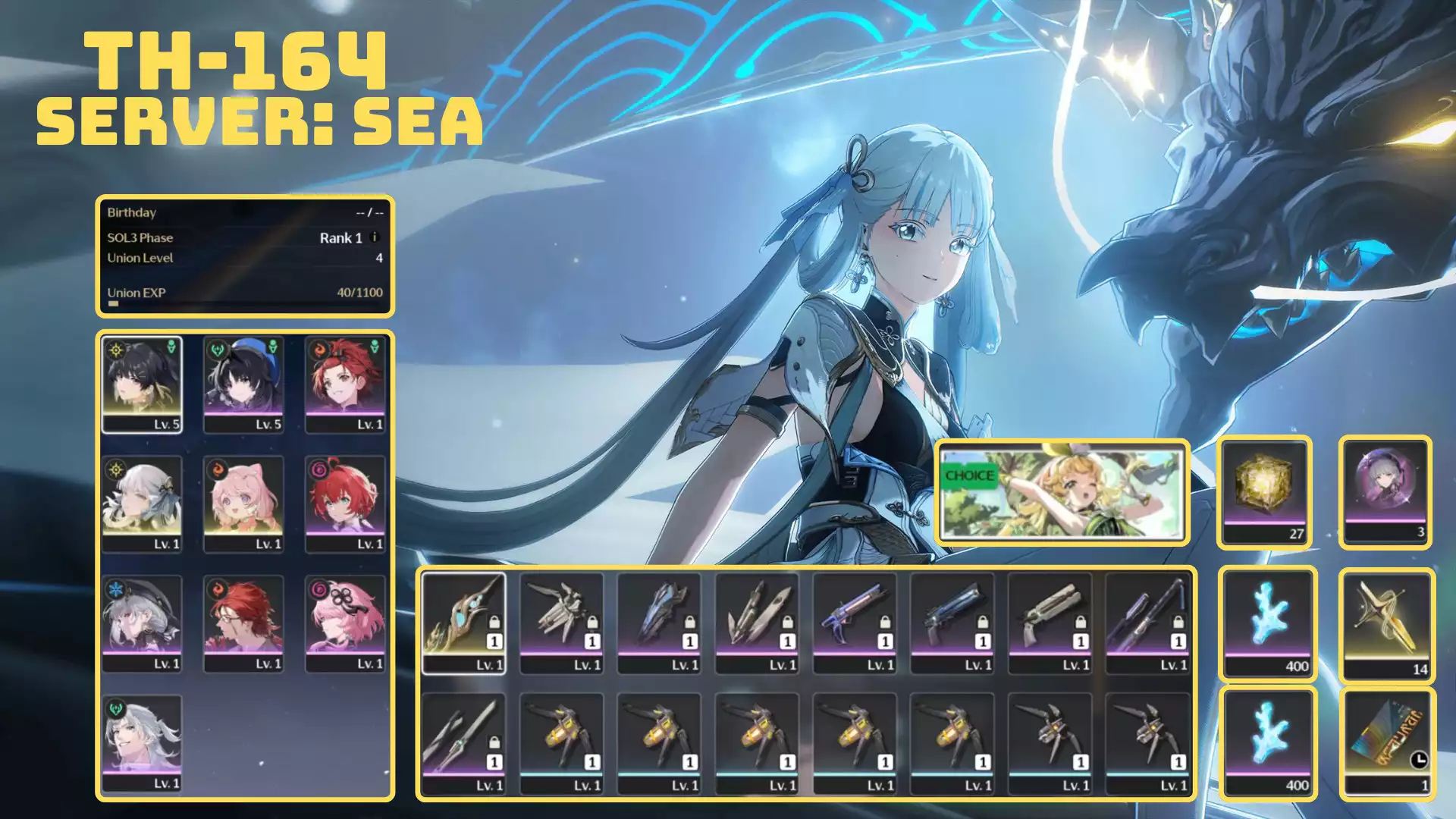This screenshot has height=819, width=1456.
Task: Pick the white-haired man in the bottom row
Action: pos(142,743)
